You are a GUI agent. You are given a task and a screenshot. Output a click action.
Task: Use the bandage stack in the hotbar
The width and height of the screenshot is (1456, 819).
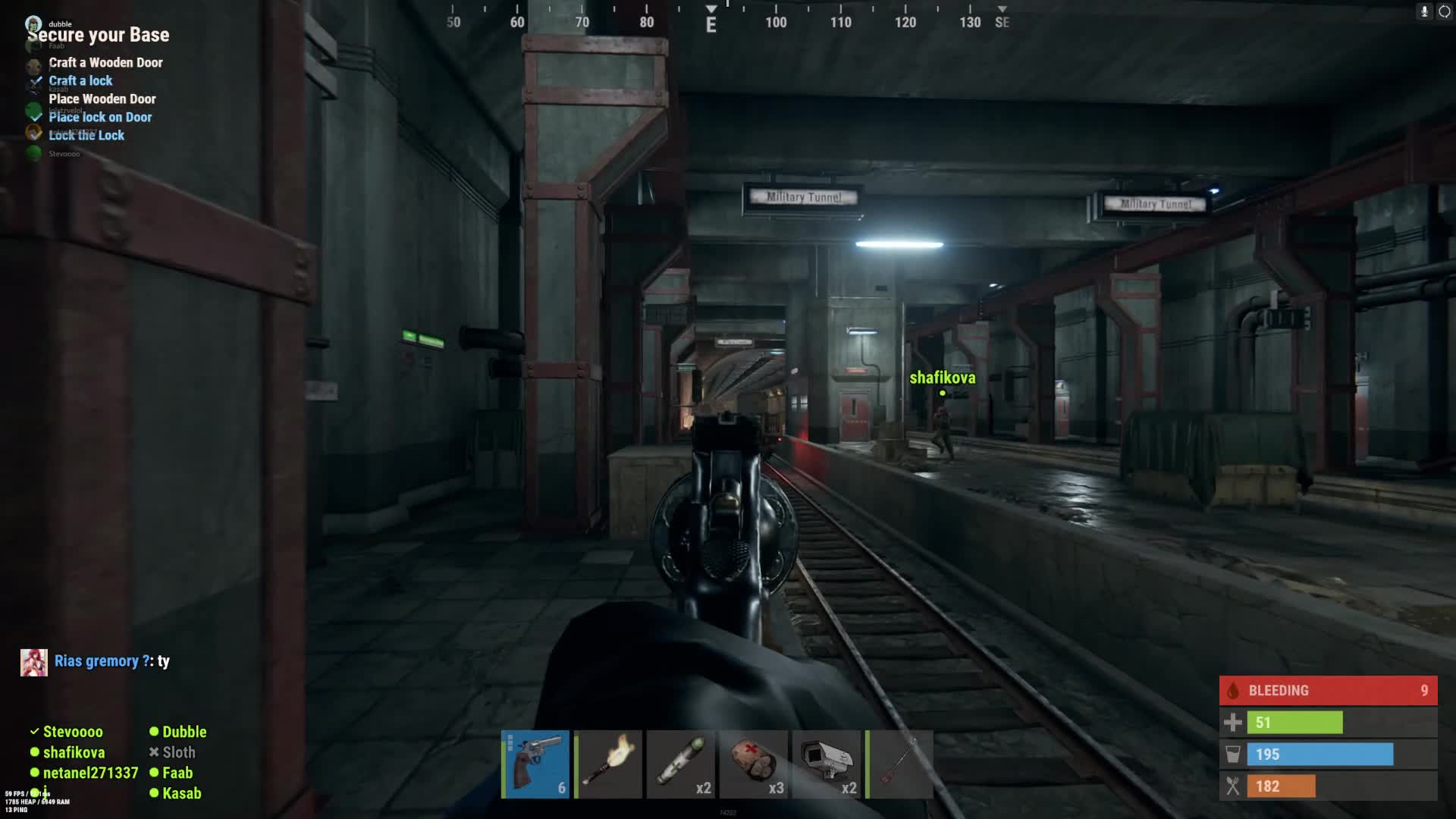754,764
